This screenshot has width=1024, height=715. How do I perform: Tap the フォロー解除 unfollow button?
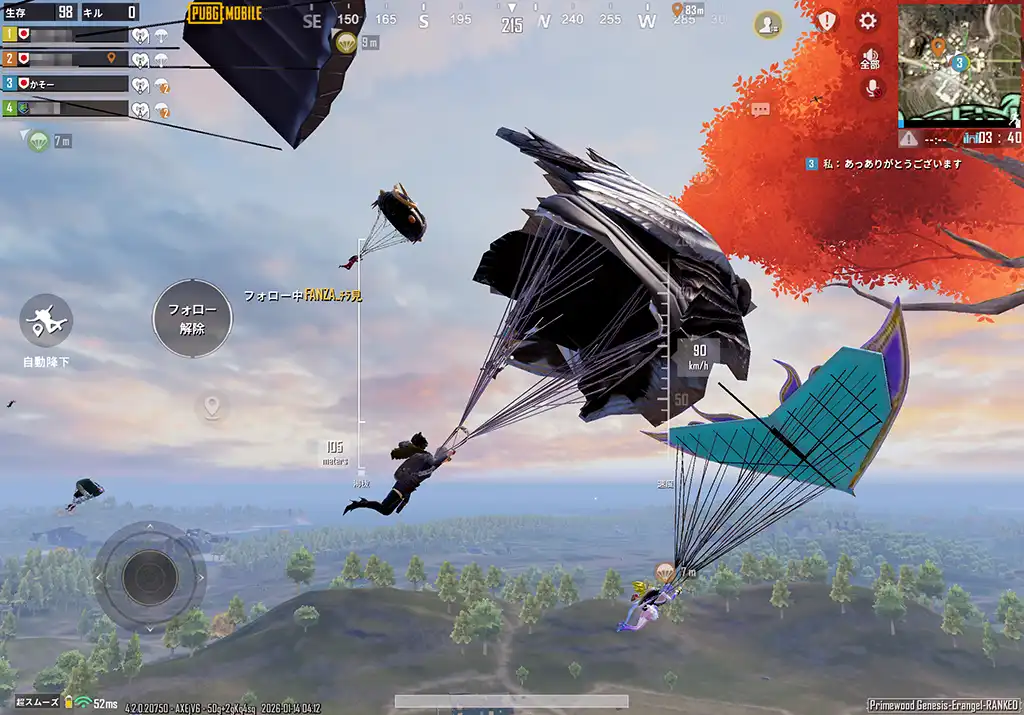pos(192,319)
